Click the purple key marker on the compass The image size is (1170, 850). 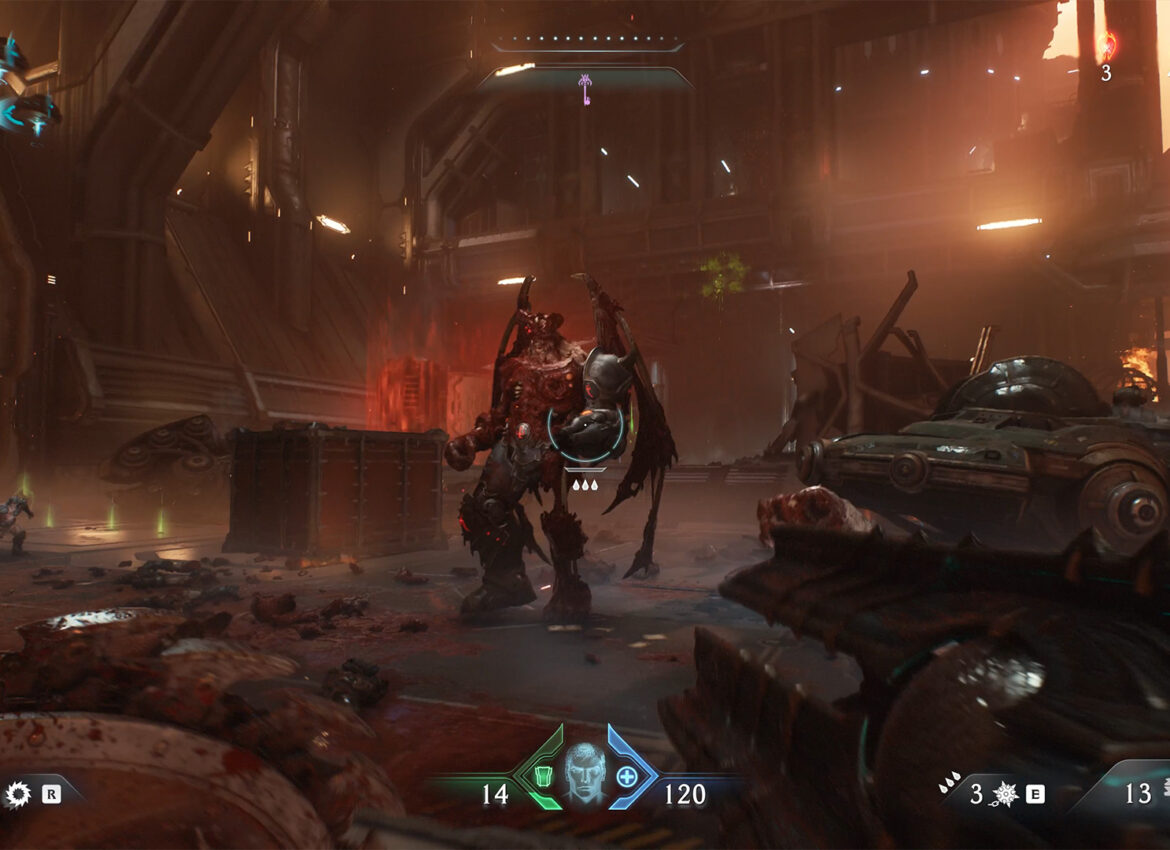585,89
